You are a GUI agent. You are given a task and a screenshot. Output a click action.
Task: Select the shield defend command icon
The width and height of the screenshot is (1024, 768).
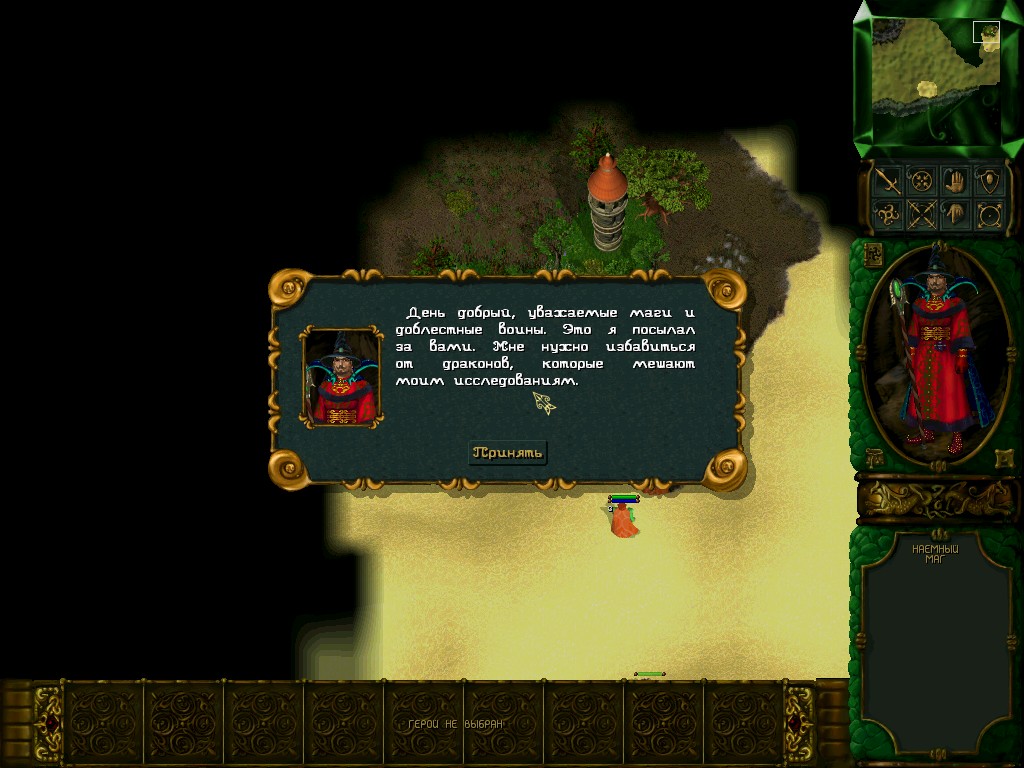click(989, 181)
